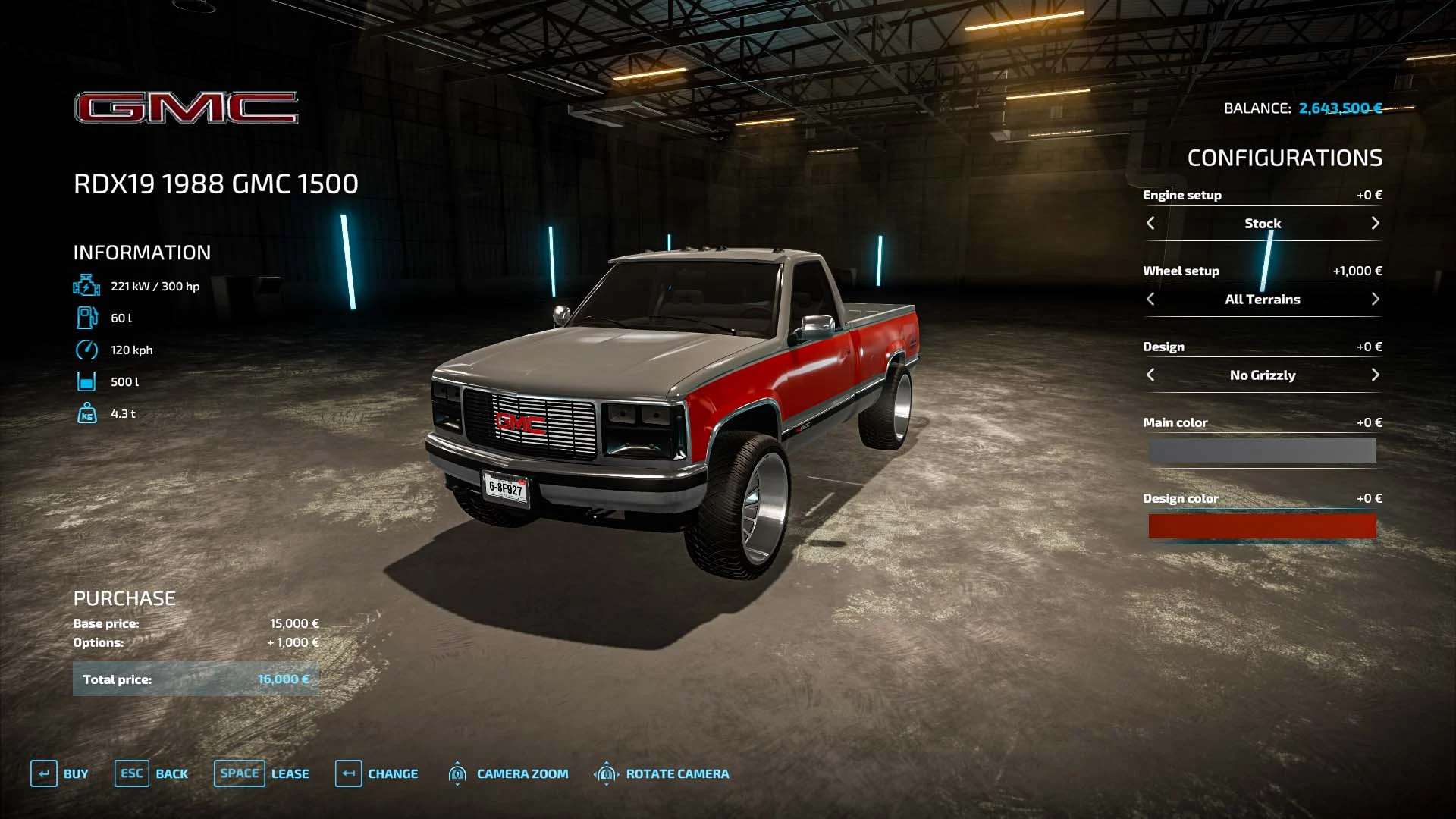1456x819 pixels.
Task: Choose previous Design option
Action: [x=1150, y=375]
